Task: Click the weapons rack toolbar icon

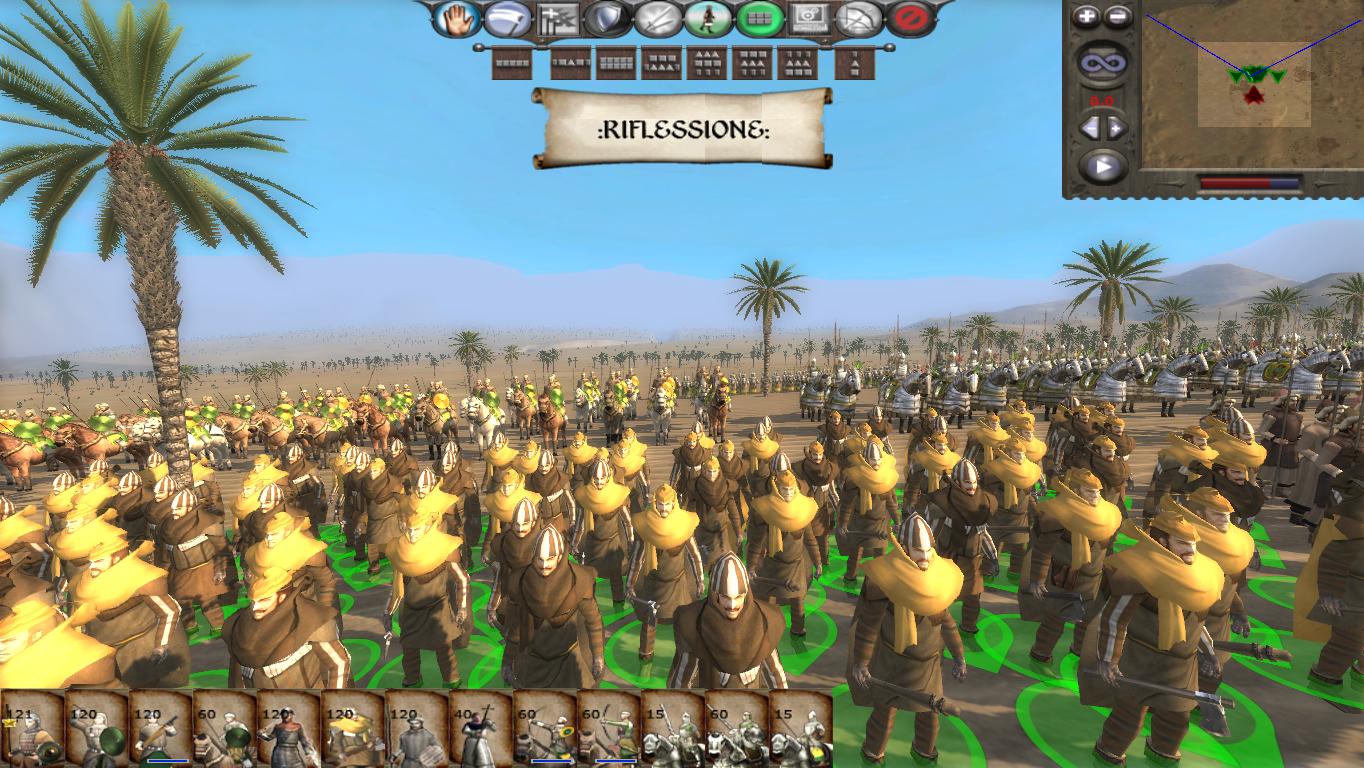Action: coord(555,17)
